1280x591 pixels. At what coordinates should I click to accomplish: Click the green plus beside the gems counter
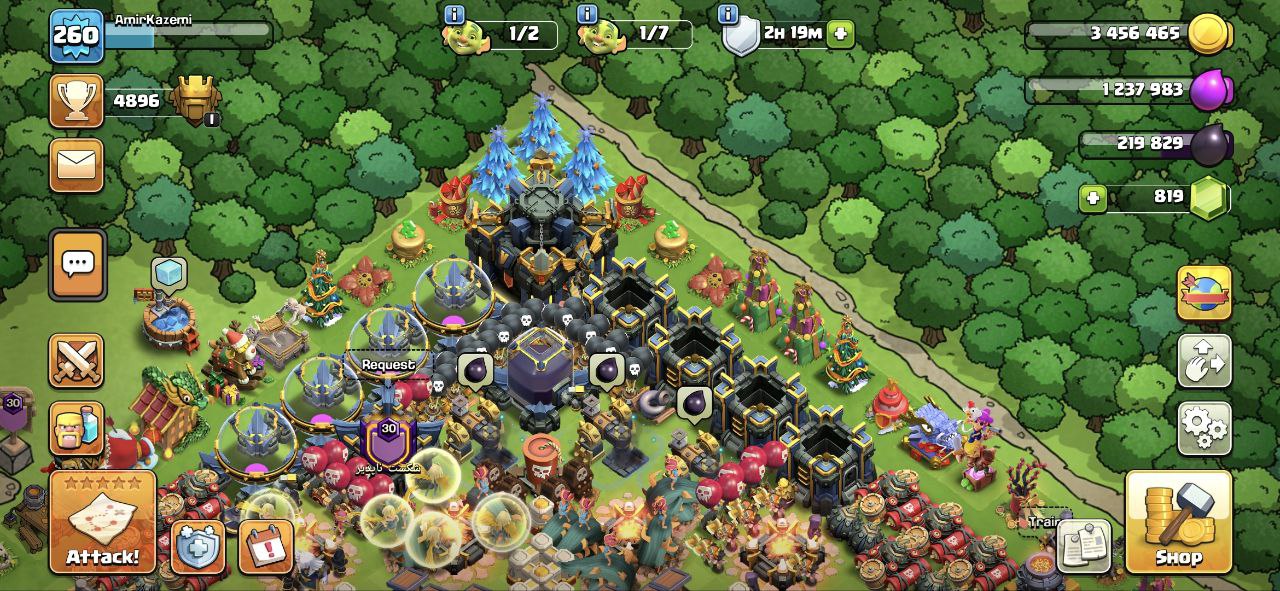point(1093,198)
